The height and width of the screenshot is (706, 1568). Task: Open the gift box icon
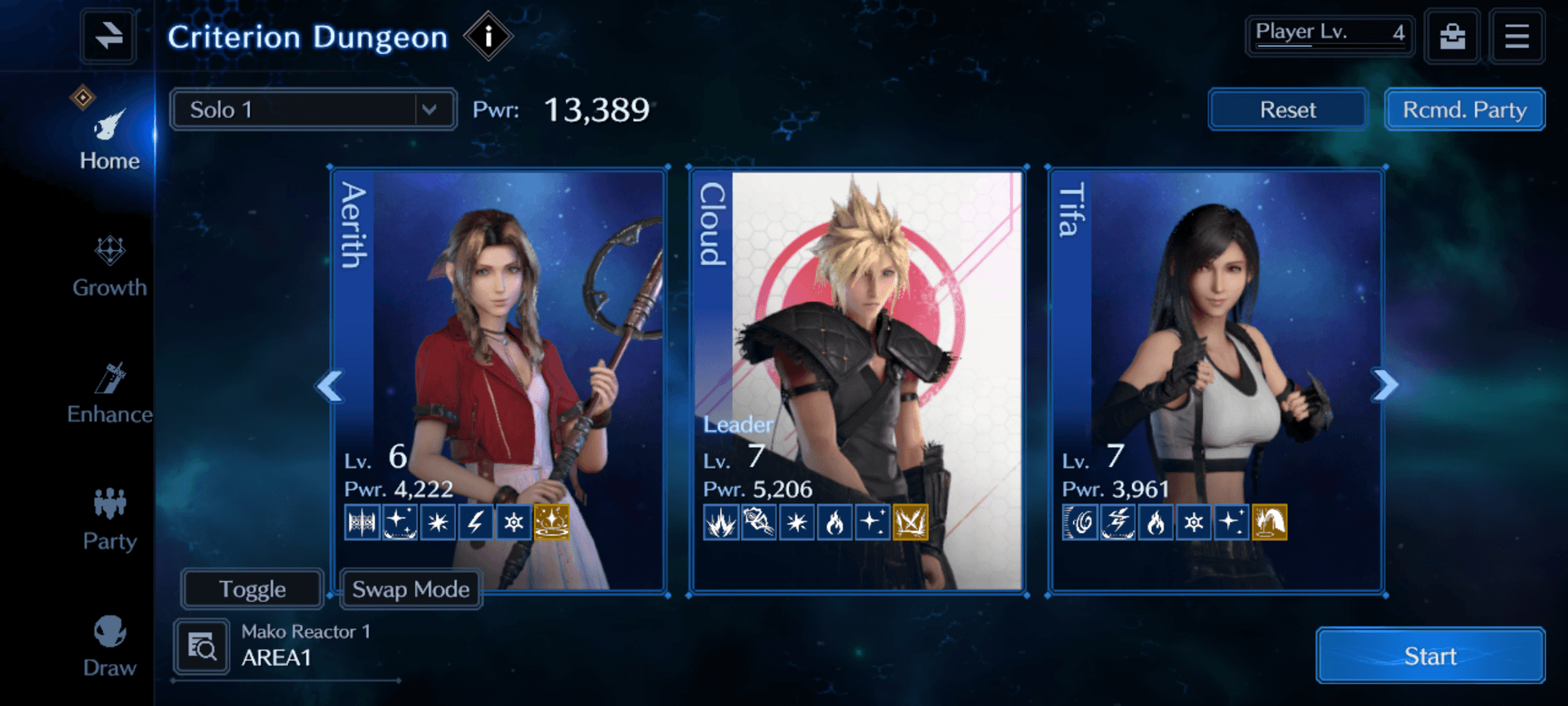(x=1452, y=37)
